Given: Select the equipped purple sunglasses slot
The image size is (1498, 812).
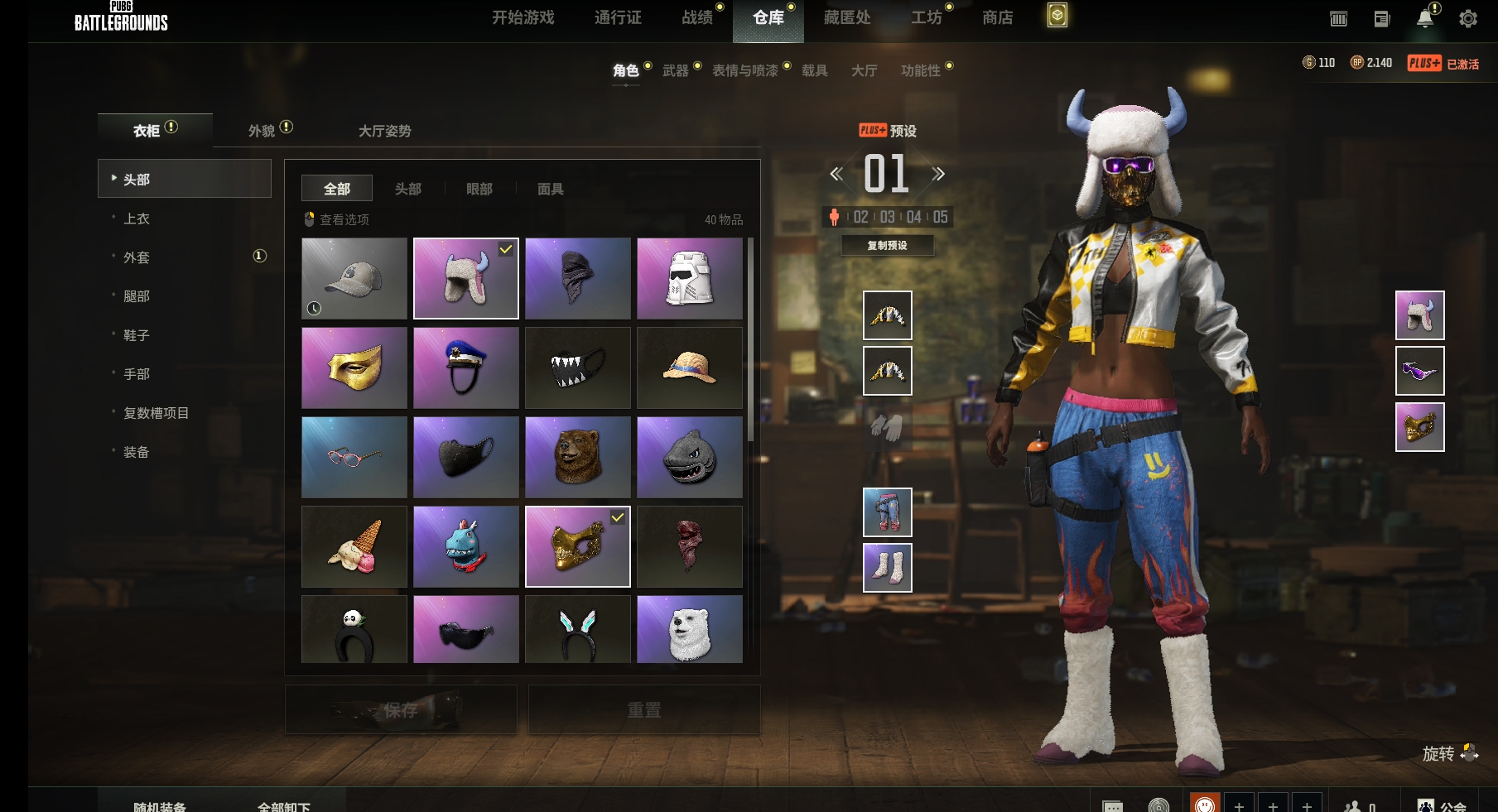Looking at the screenshot, I should [x=1419, y=371].
